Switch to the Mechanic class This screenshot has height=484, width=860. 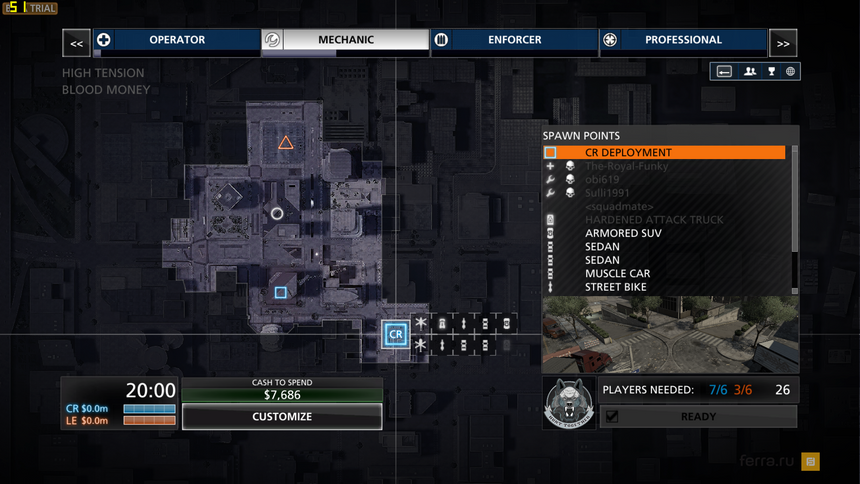click(x=346, y=40)
